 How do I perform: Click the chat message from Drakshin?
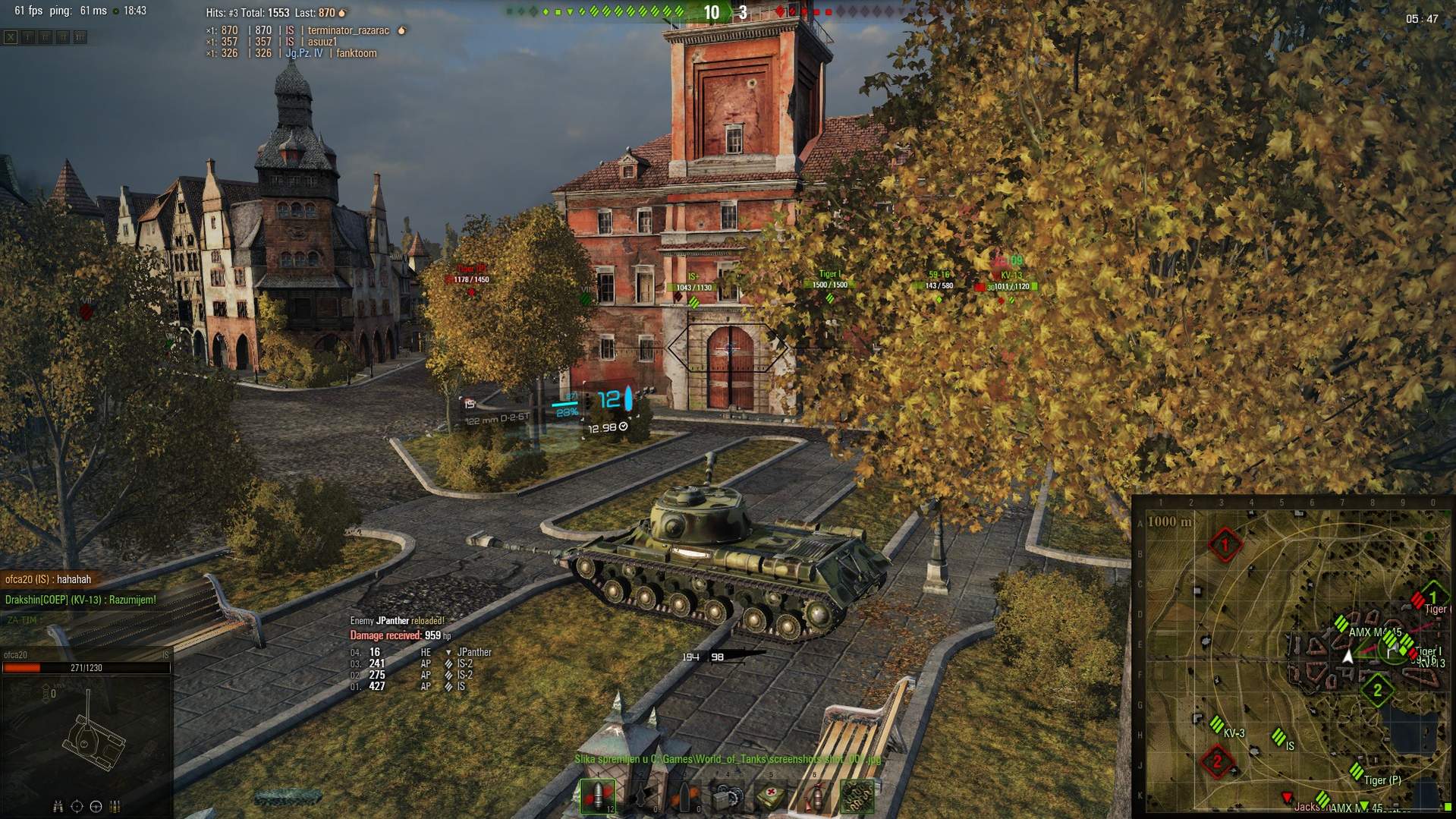[80, 600]
